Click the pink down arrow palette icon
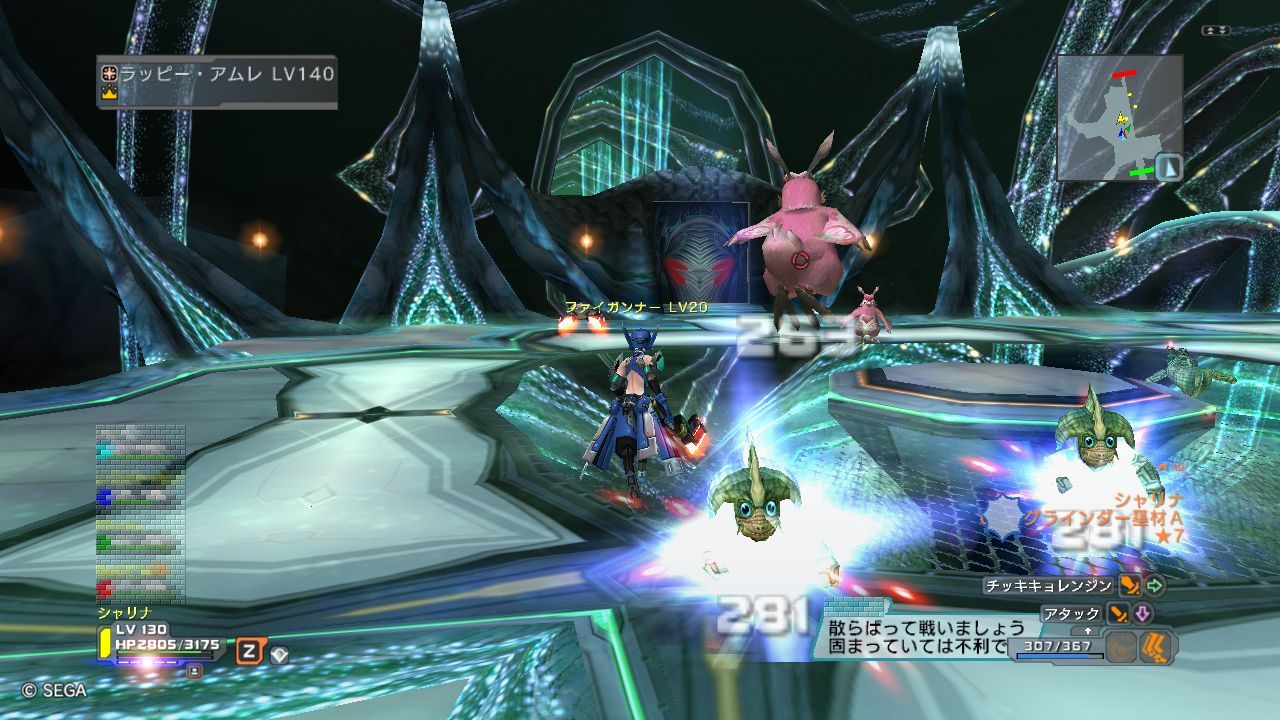This screenshot has height=720, width=1280. click(x=1143, y=613)
